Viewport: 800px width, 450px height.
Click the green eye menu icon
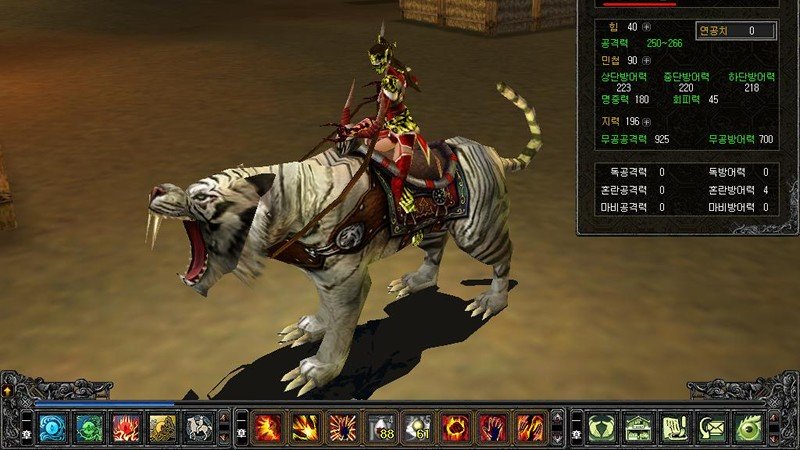point(749,428)
